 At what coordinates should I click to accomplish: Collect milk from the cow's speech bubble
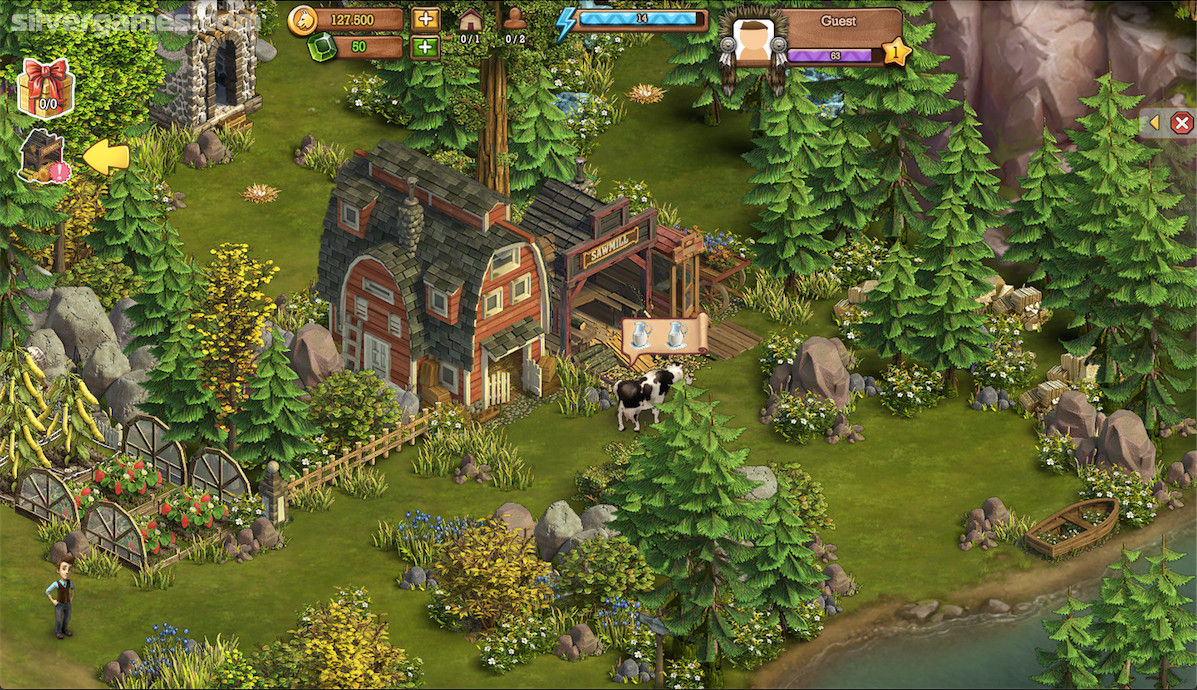pos(664,335)
